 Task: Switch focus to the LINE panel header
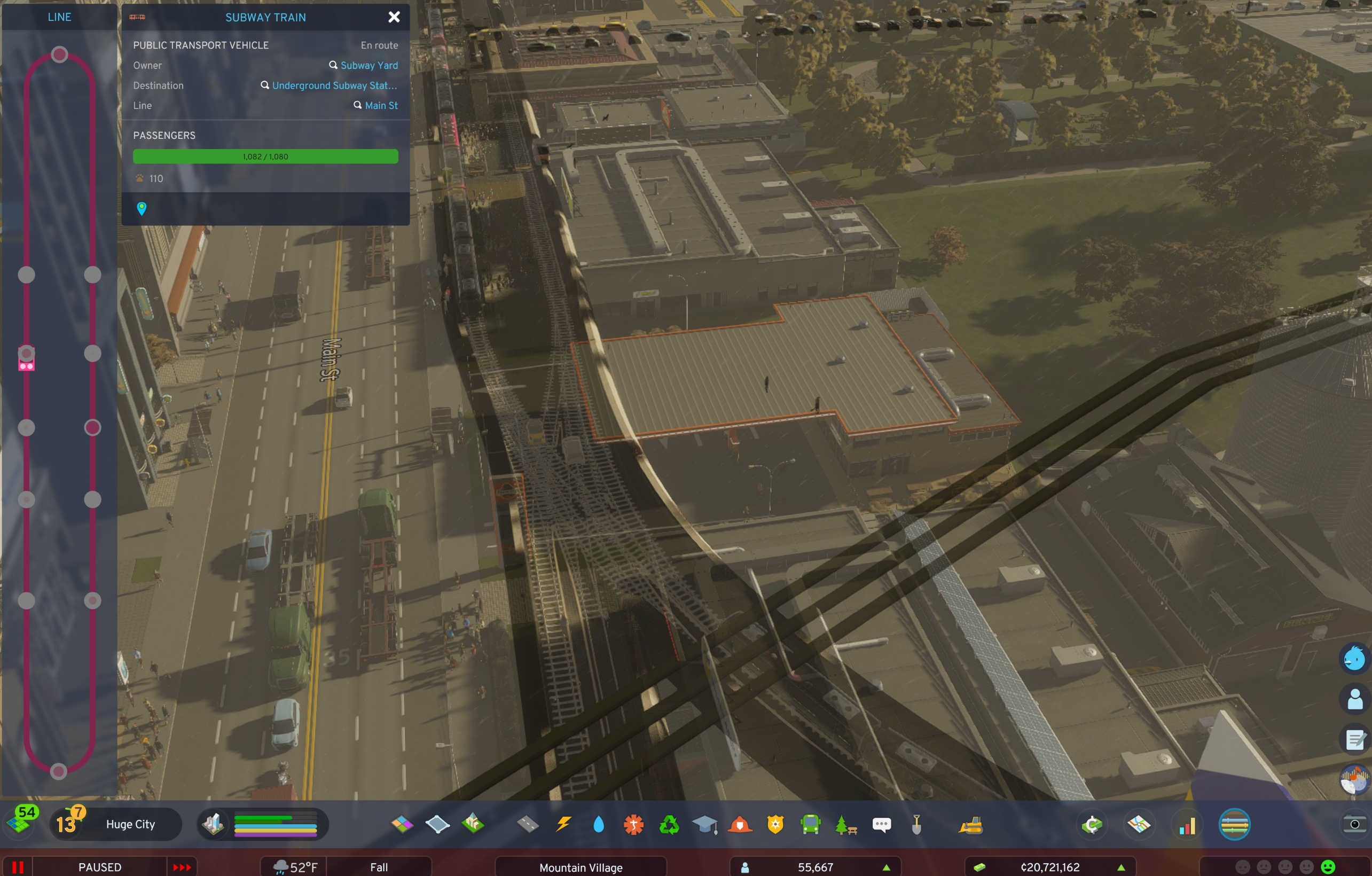coord(59,17)
